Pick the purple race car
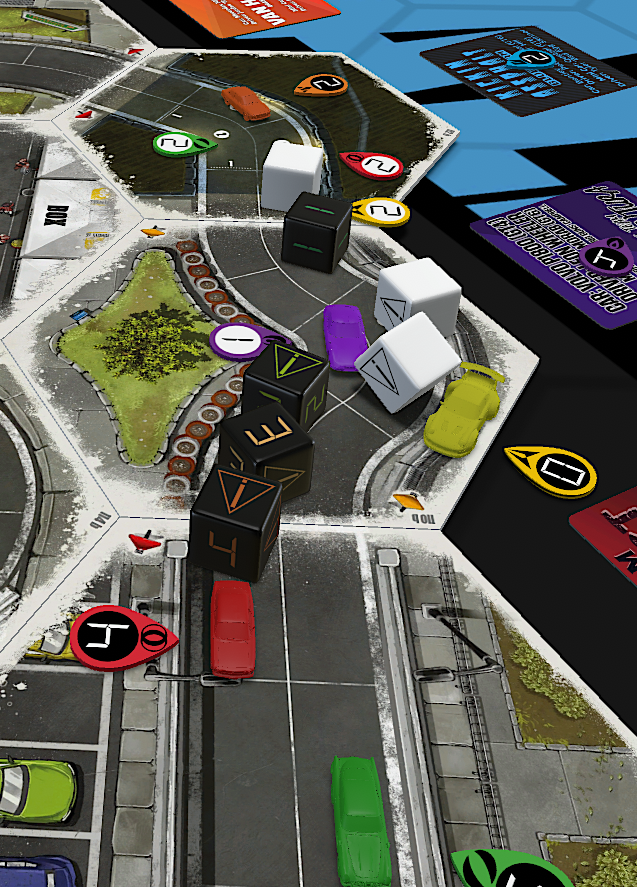Screen dimensions: 637x887 345,337
